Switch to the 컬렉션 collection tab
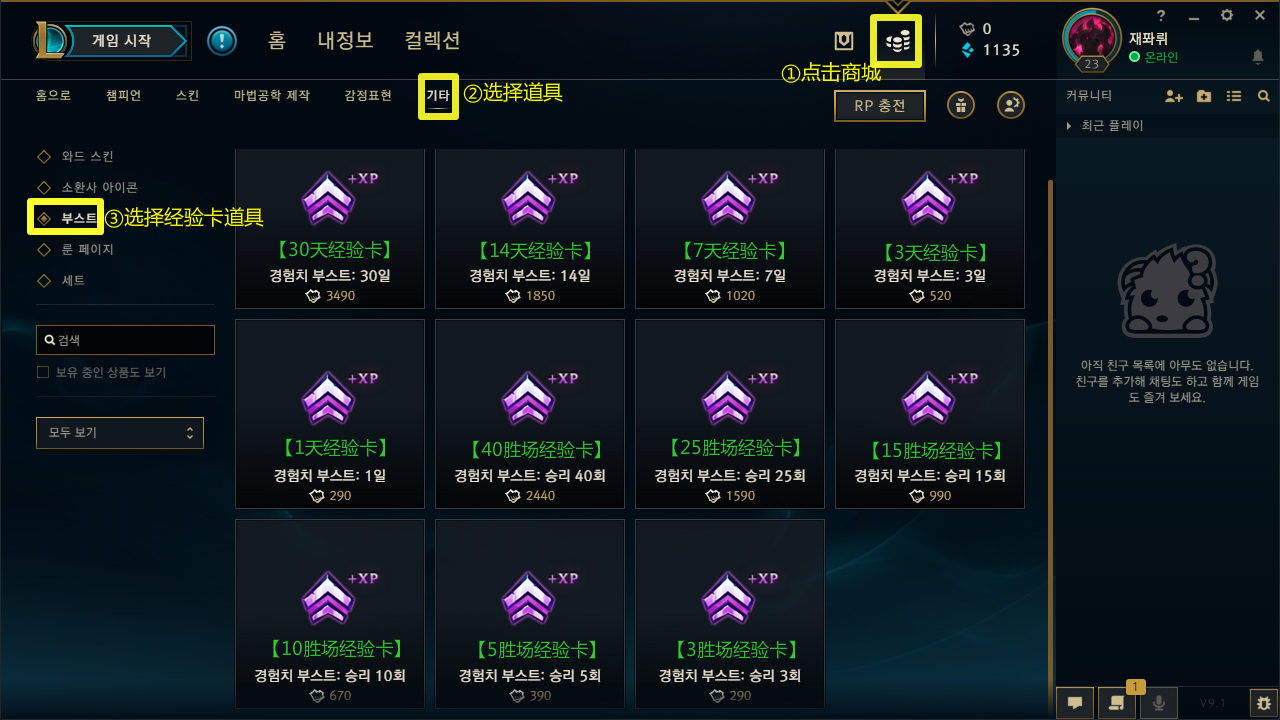 coord(432,41)
